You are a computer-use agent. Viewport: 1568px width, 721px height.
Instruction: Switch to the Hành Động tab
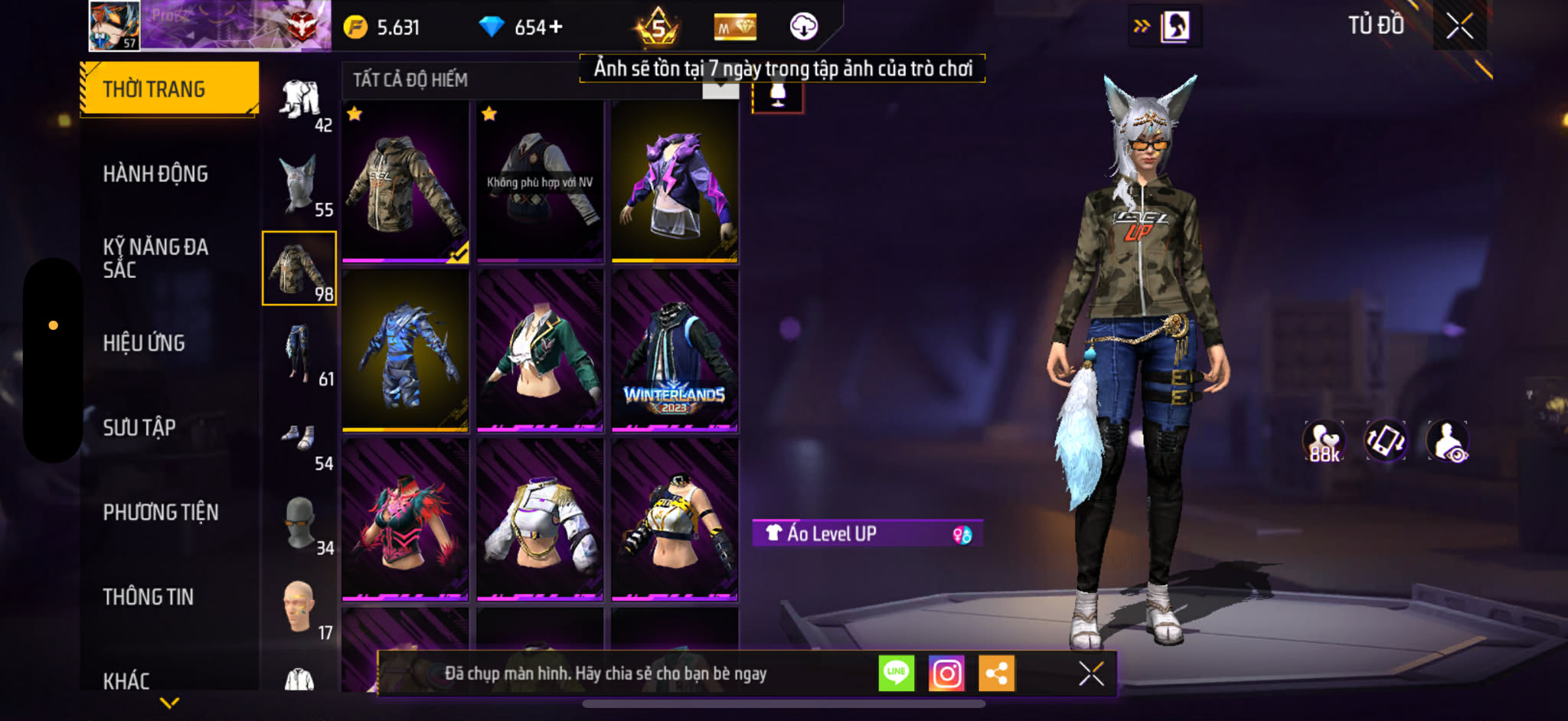point(155,174)
